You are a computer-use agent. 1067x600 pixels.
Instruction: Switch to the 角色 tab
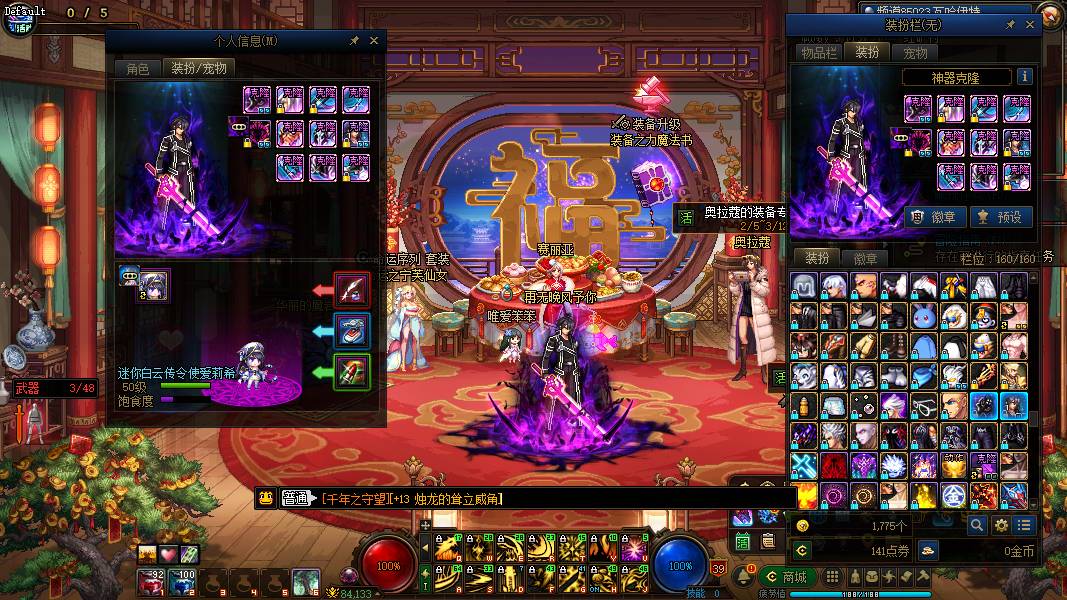coord(137,68)
